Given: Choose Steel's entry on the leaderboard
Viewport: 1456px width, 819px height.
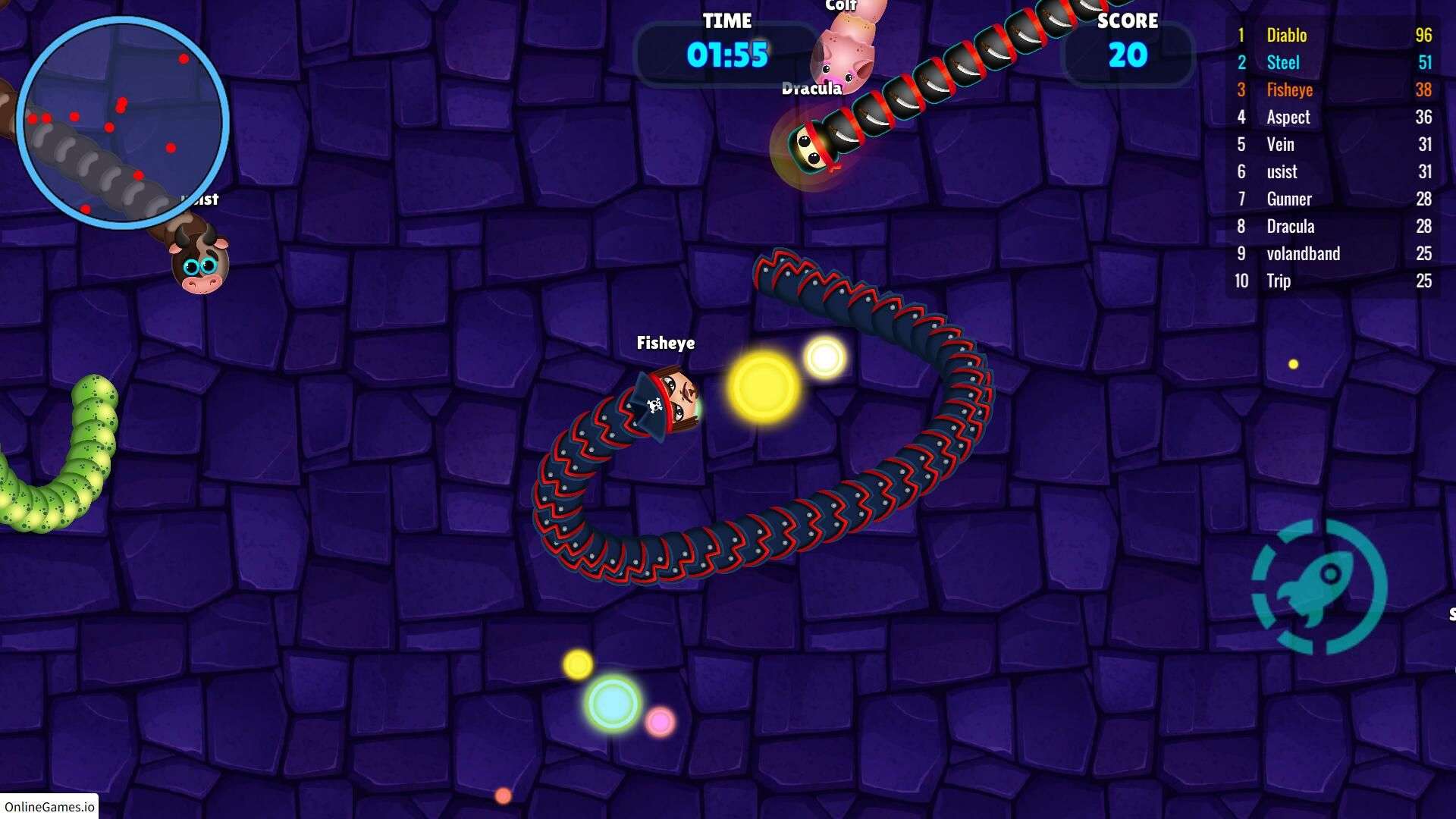Looking at the screenshot, I should [1333, 62].
